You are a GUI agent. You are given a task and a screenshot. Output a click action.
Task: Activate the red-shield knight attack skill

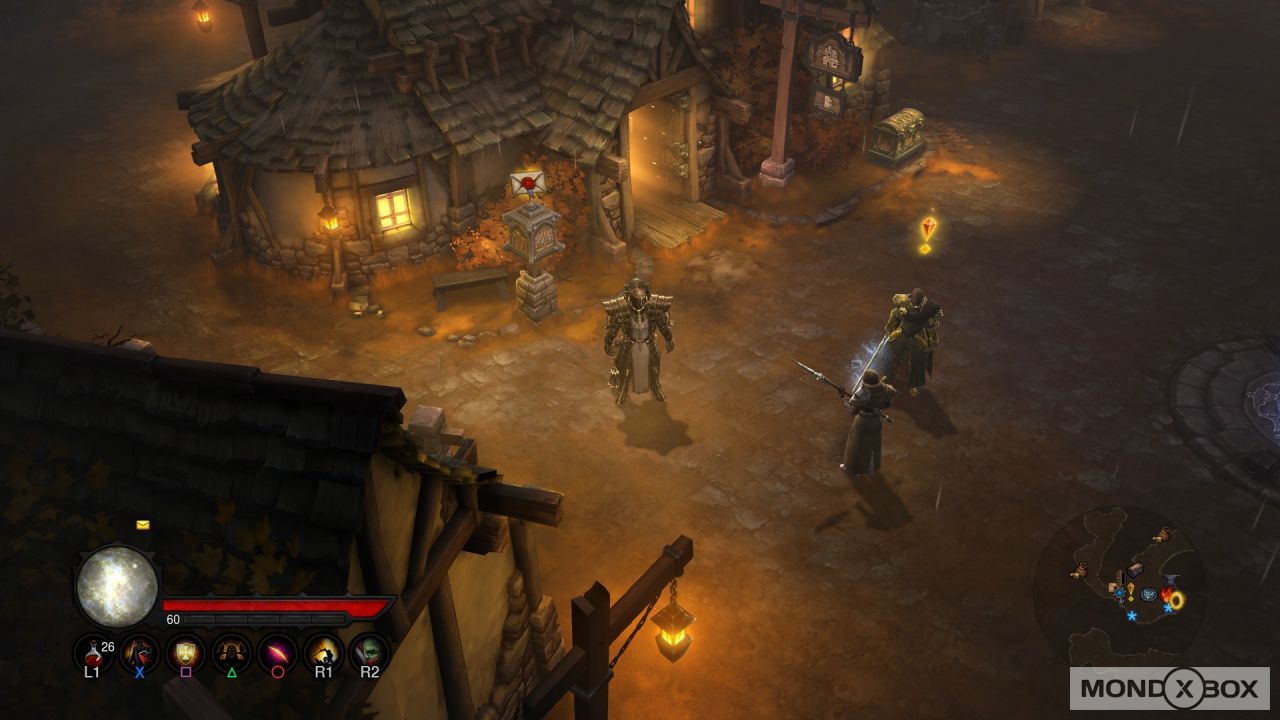pos(139,653)
